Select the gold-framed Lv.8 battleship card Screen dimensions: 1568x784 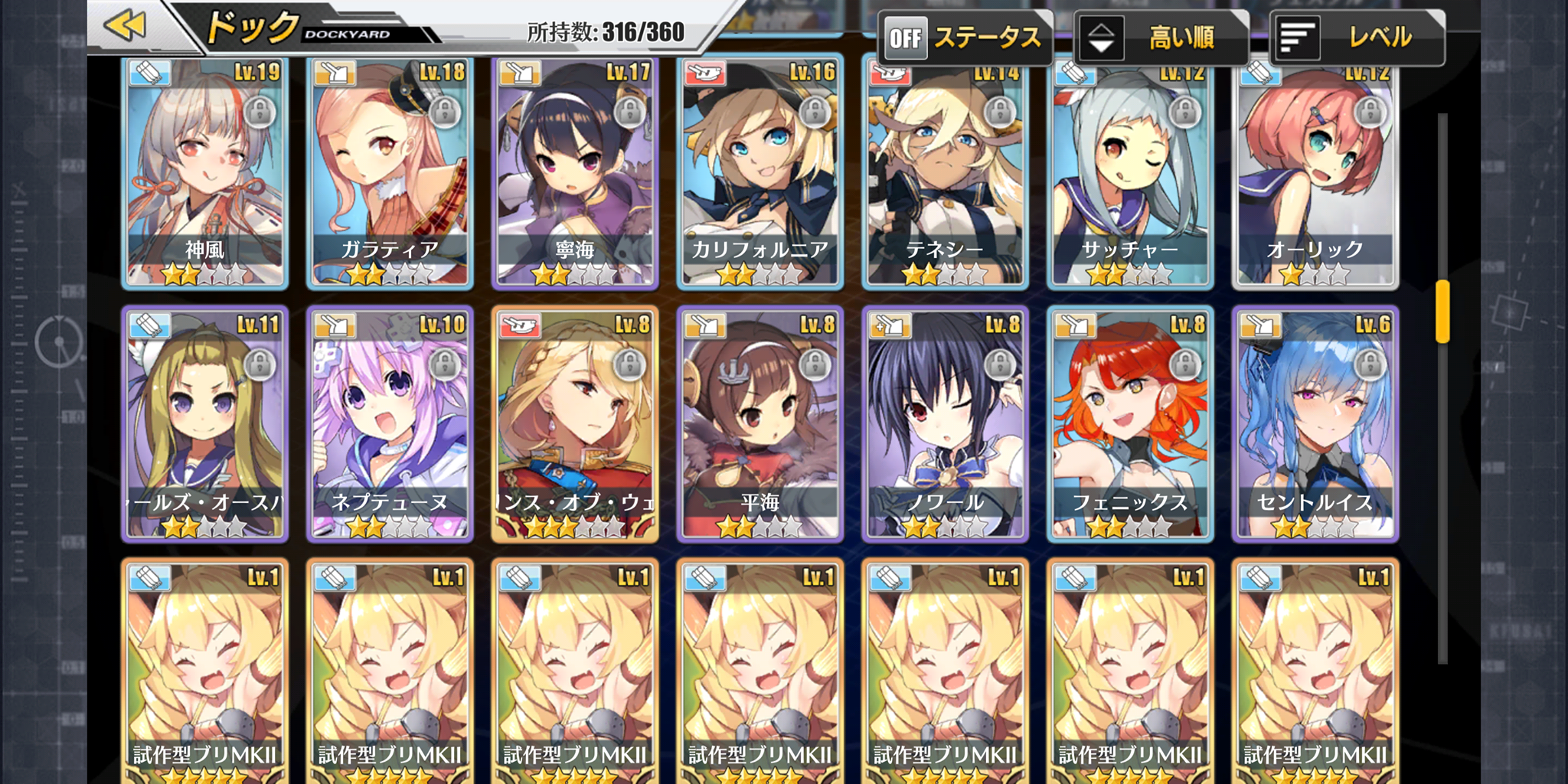pos(575,425)
